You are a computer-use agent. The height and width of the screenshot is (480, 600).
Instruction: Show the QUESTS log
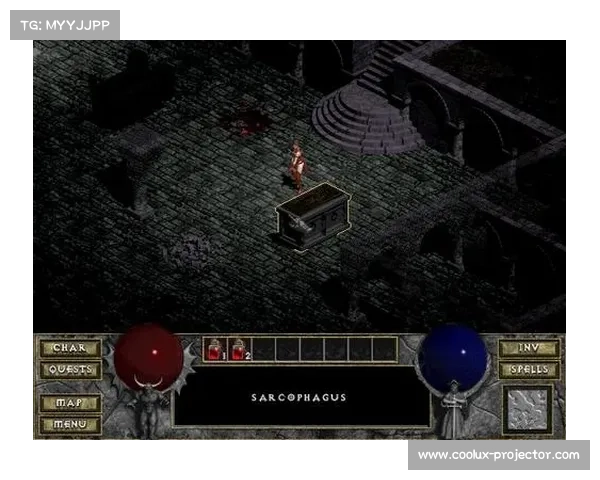click(69, 369)
